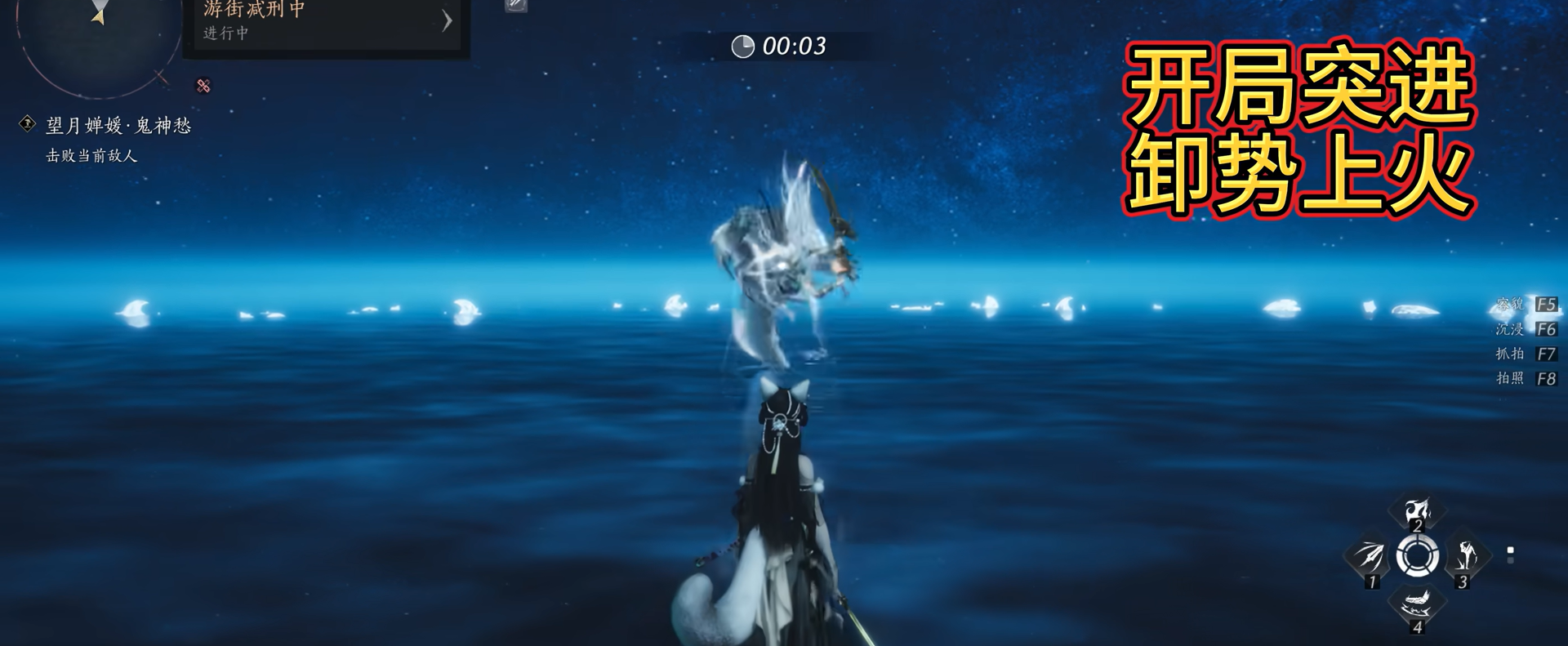Image resolution: width=1568 pixels, height=646 pixels.
Task: Click the small icon at the top edge
Action: pos(515,5)
